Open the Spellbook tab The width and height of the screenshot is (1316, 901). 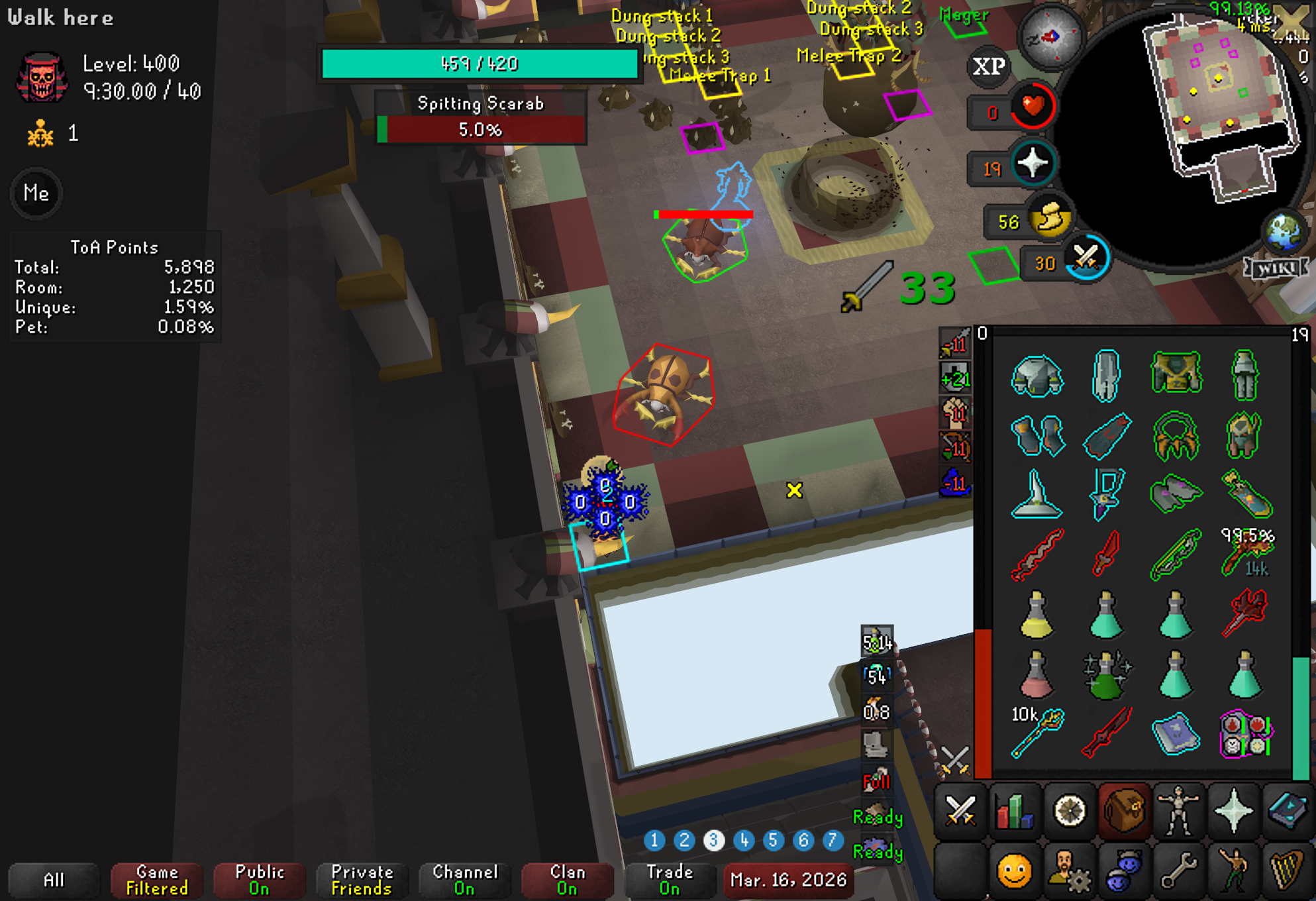[x=1287, y=810]
